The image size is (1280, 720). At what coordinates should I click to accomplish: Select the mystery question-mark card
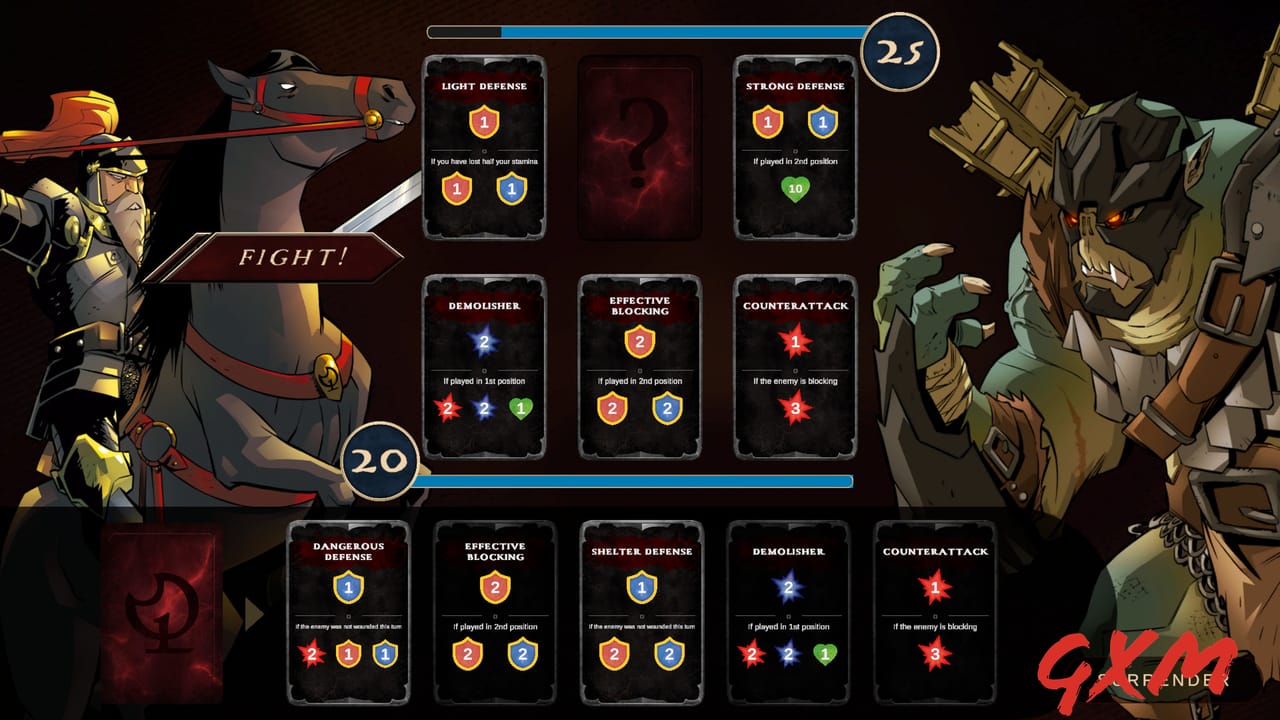pyautogui.click(x=641, y=149)
